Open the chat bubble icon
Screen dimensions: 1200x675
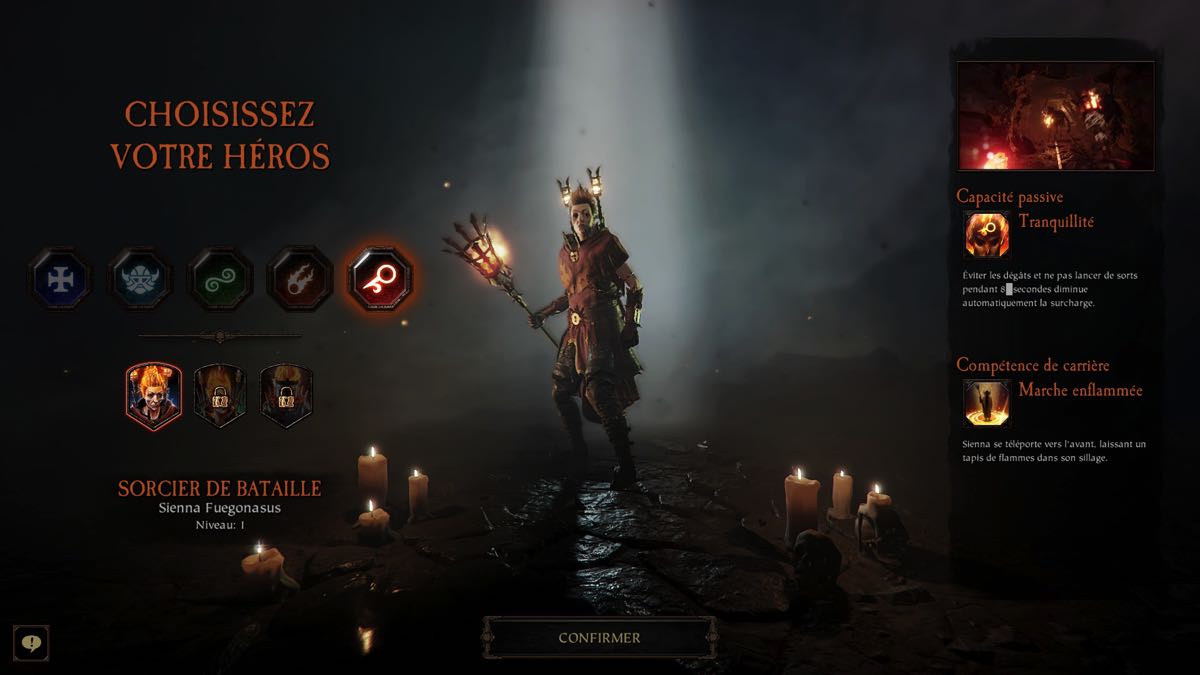pyautogui.click(x=31, y=642)
